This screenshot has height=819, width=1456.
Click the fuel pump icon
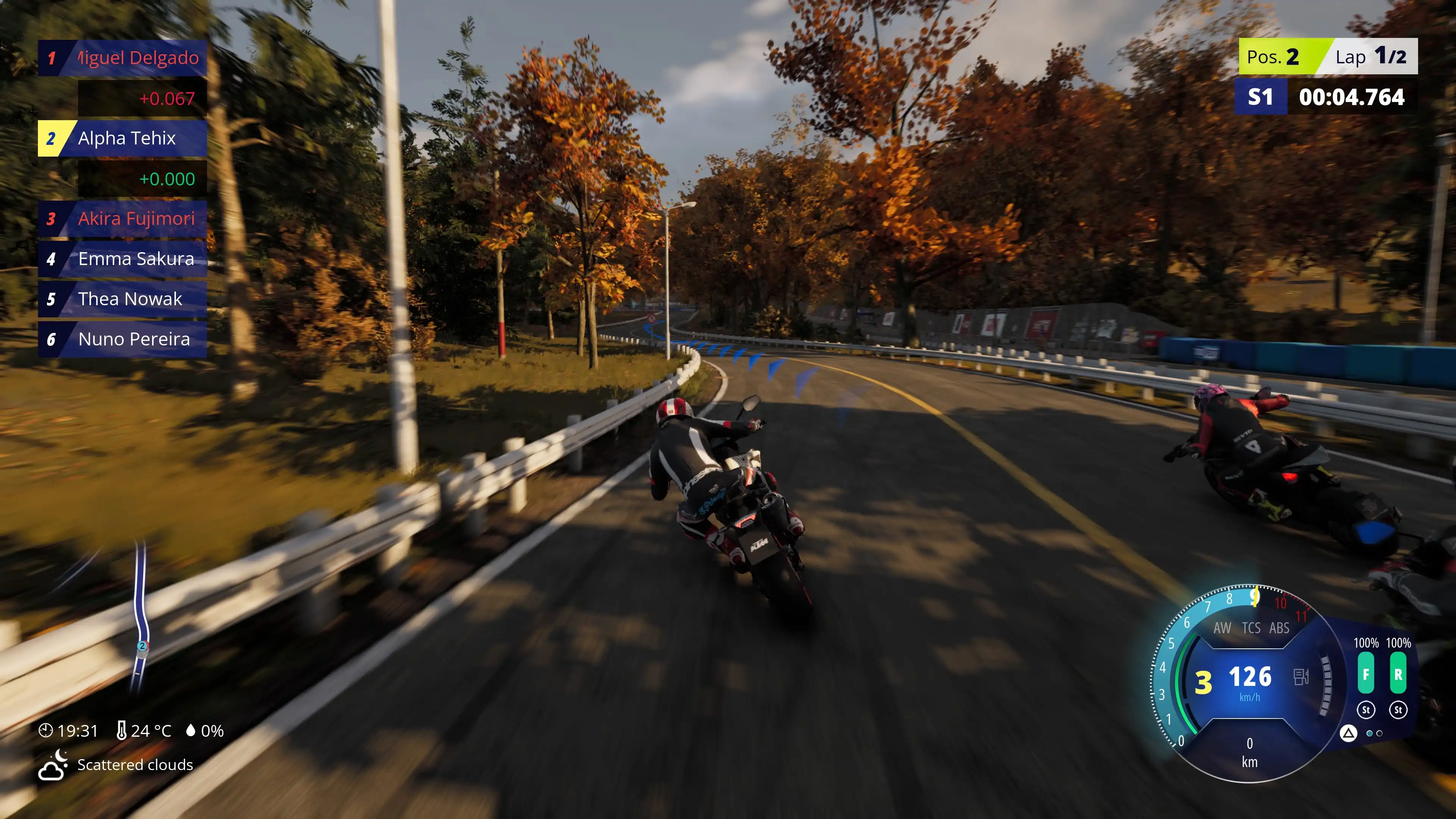tap(1301, 676)
